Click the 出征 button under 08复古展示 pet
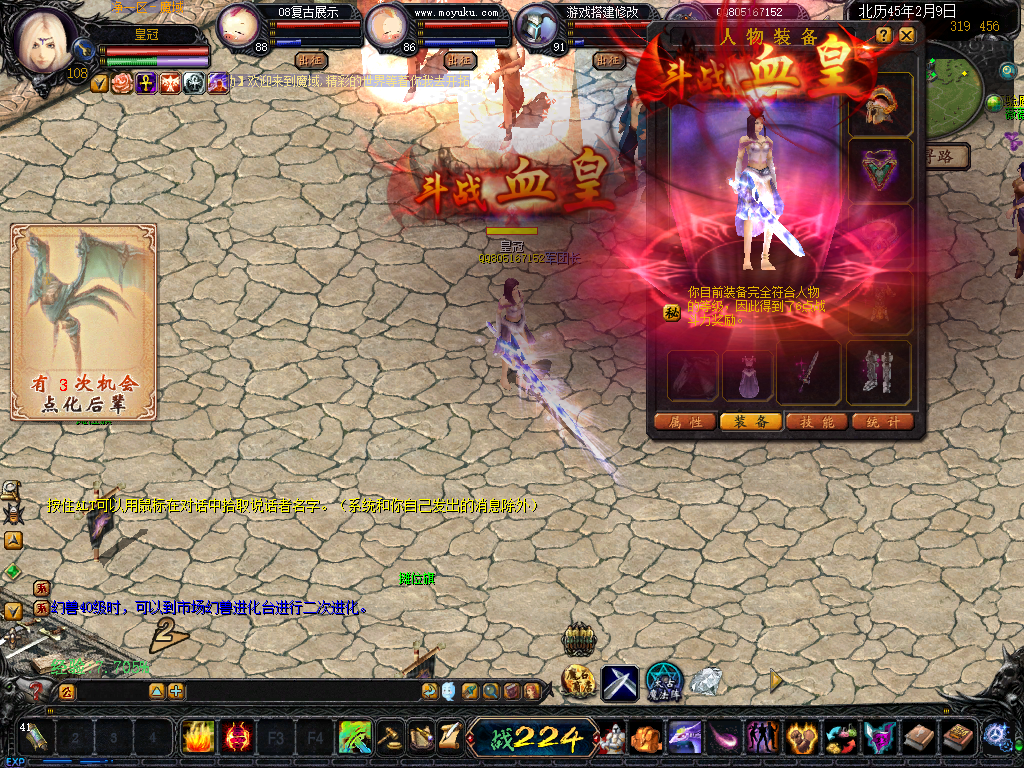1024x768 pixels. click(312, 60)
